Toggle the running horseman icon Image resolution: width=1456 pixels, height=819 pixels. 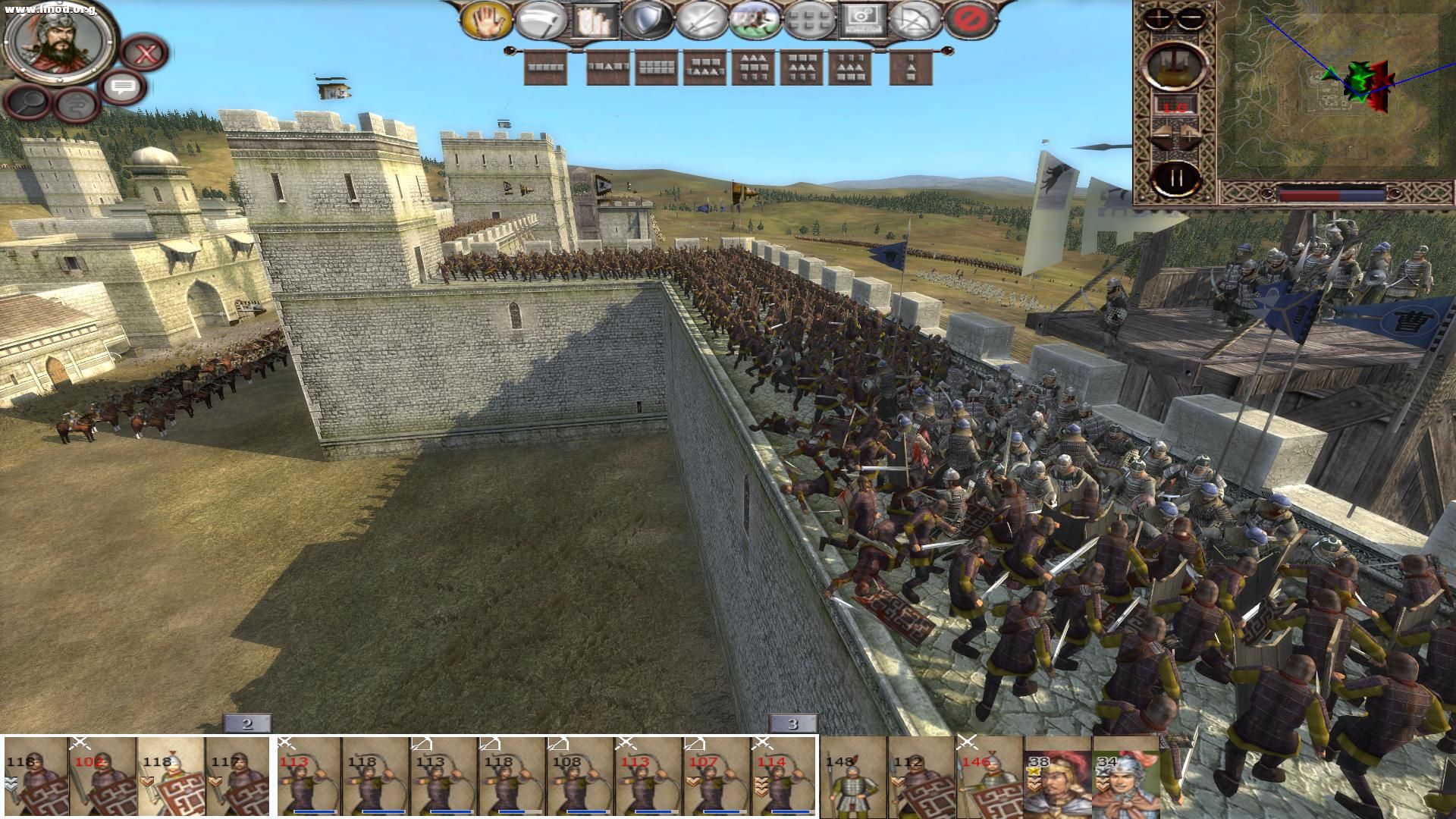755,20
